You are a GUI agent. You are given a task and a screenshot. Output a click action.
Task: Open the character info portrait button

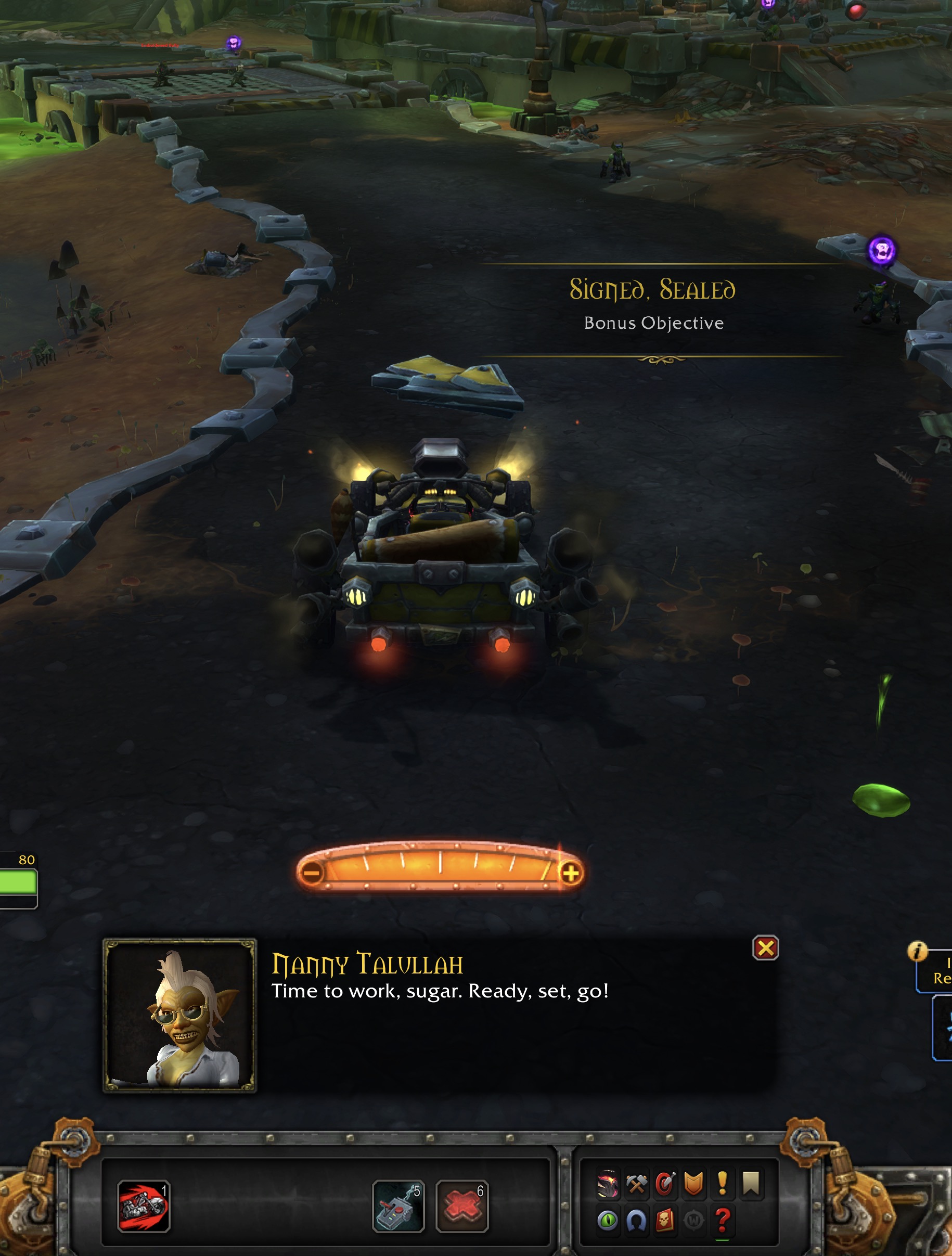tap(608, 1184)
